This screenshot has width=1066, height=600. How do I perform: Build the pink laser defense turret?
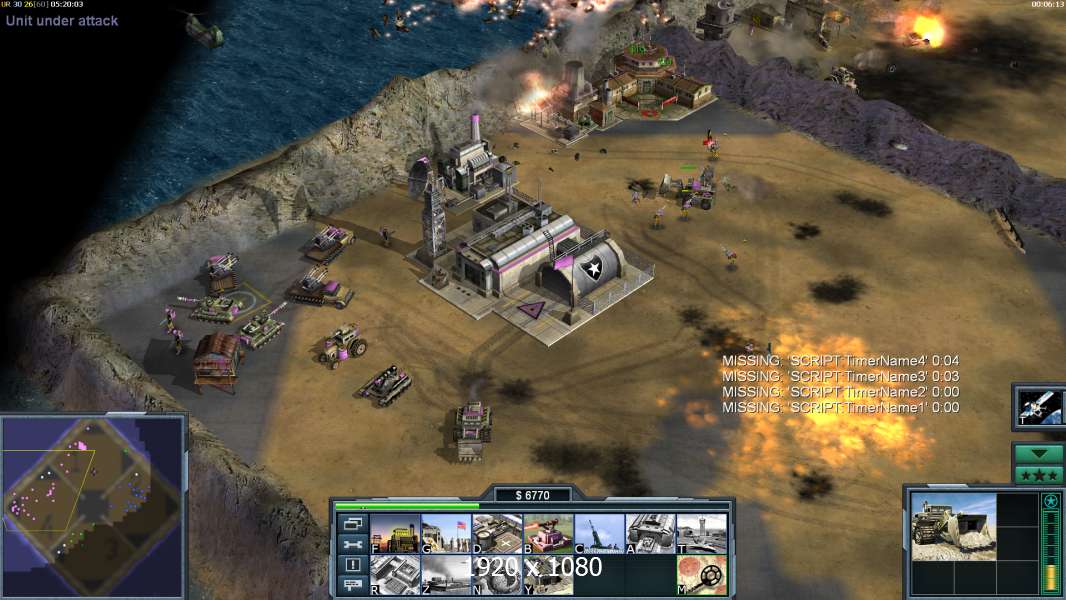pos(548,534)
